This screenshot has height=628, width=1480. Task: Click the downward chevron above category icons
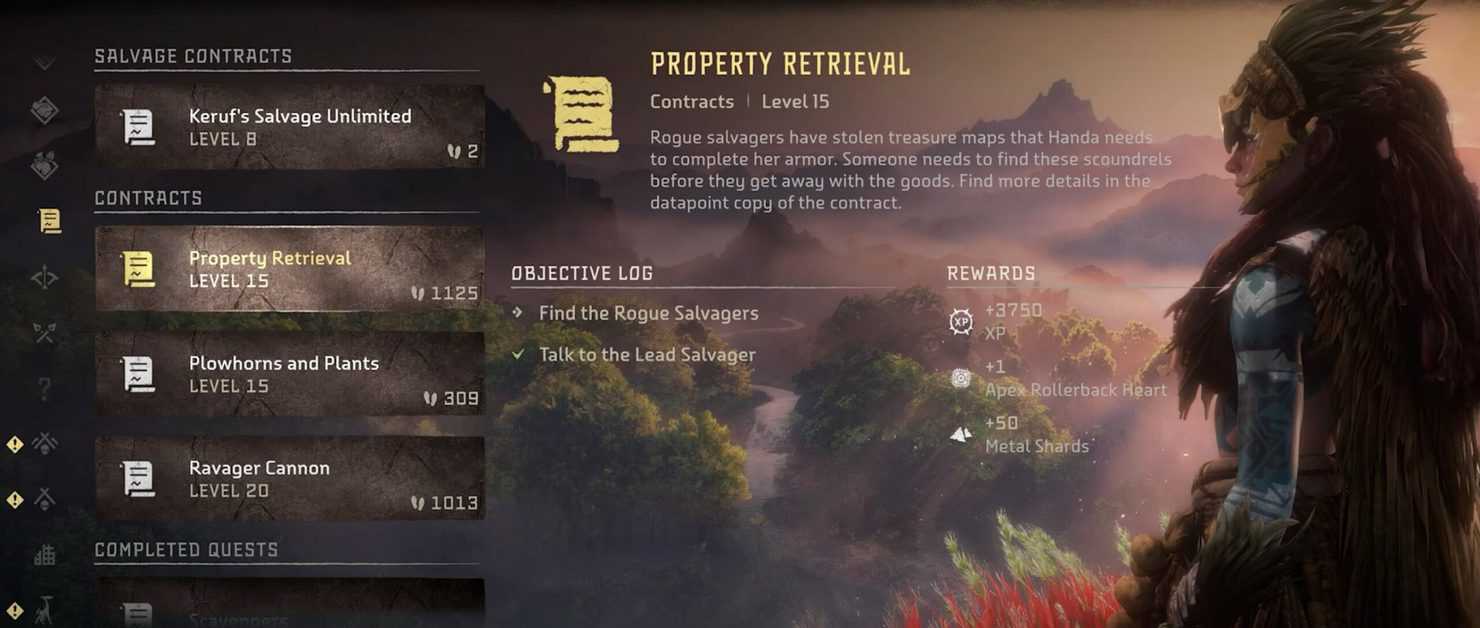tap(44, 64)
